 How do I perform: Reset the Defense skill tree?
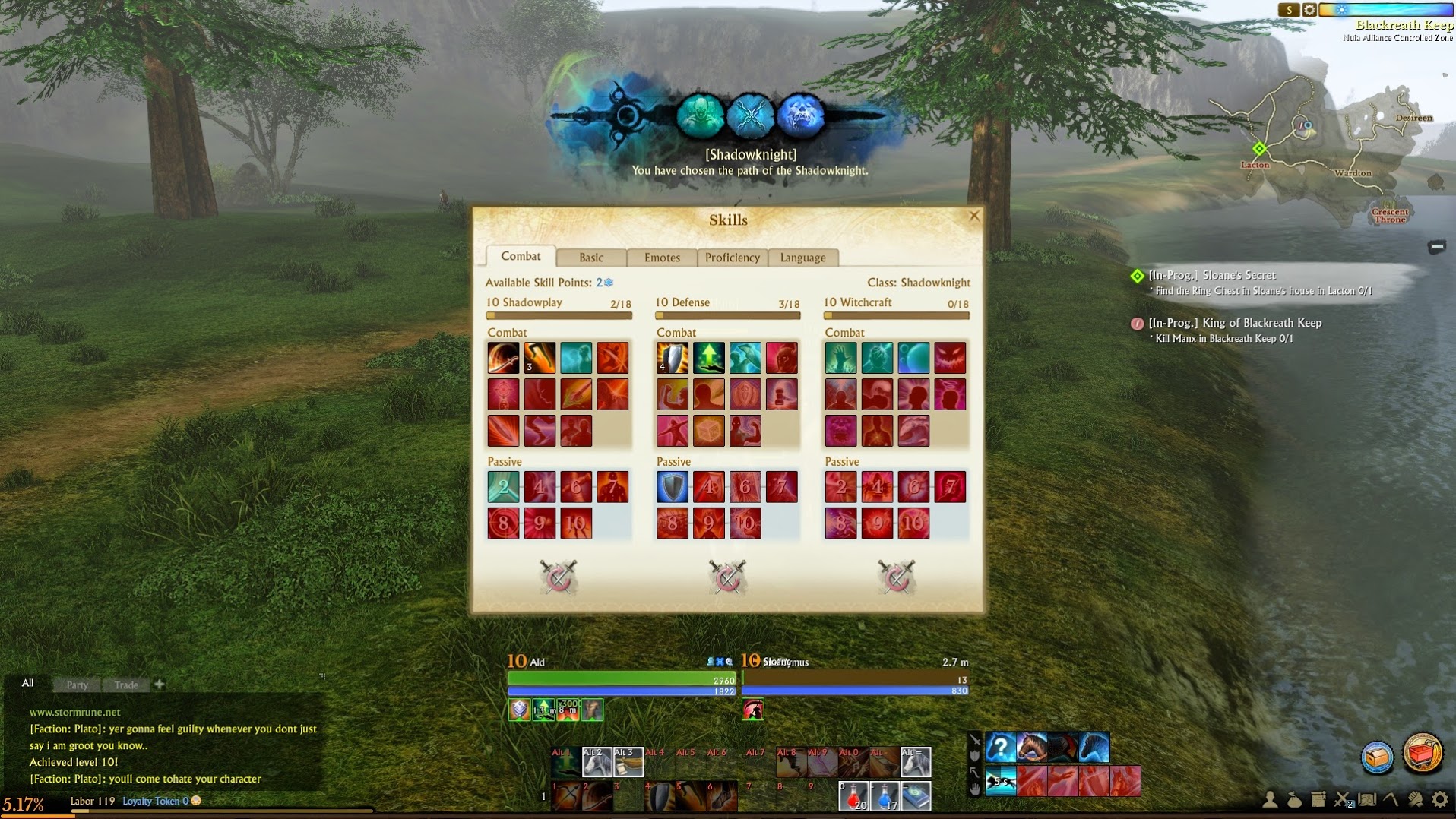(727, 577)
